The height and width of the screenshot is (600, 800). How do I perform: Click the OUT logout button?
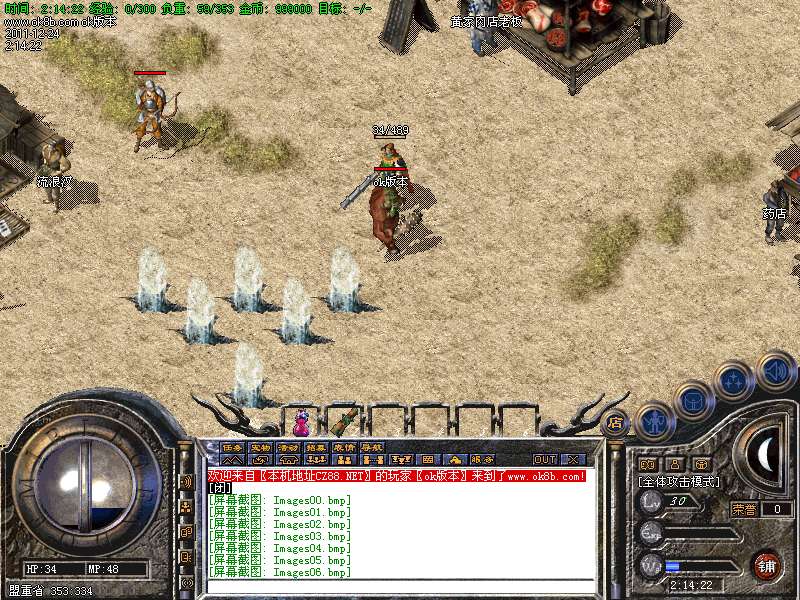pyautogui.click(x=545, y=460)
